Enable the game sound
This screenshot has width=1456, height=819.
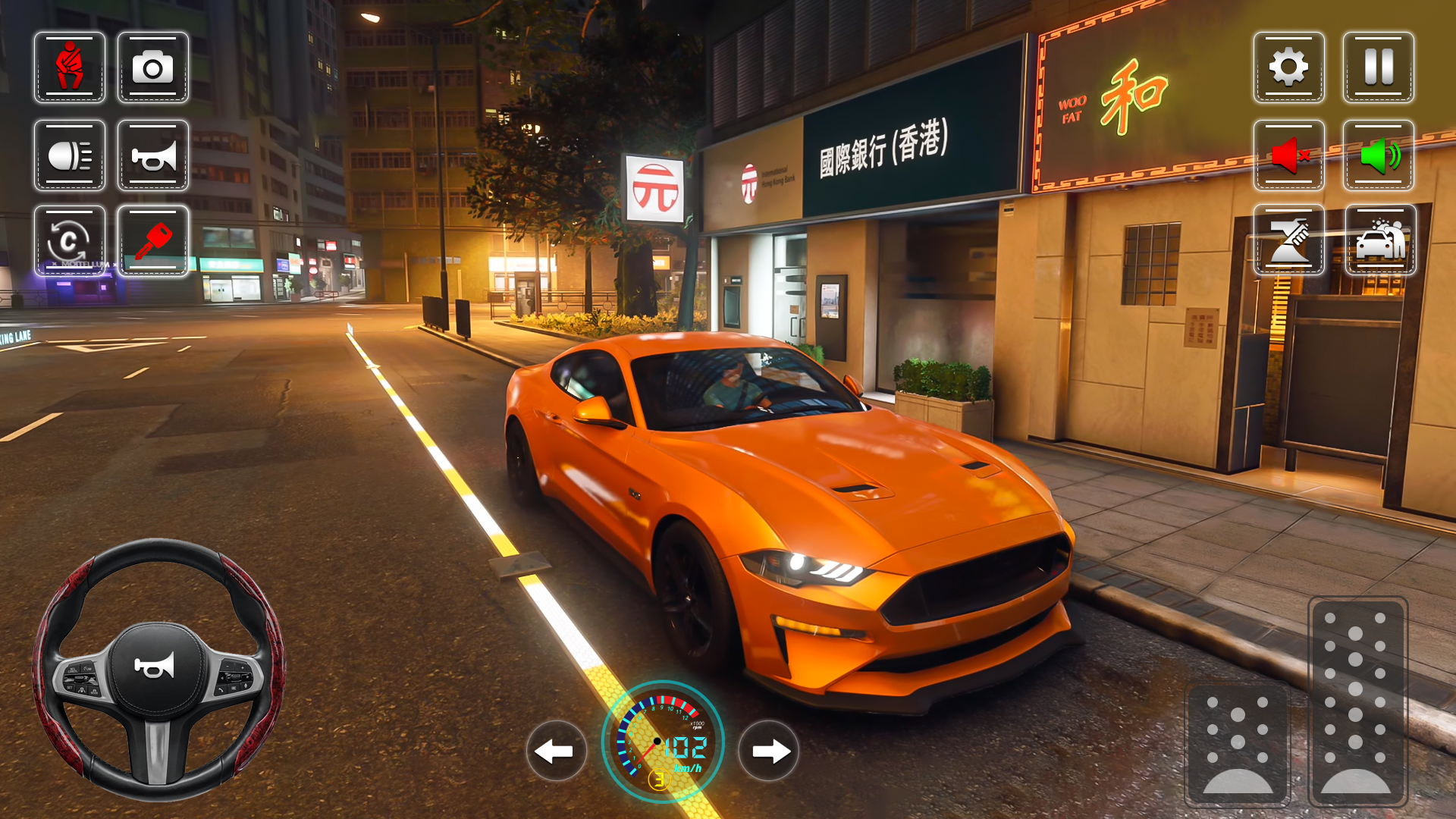[1378, 155]
